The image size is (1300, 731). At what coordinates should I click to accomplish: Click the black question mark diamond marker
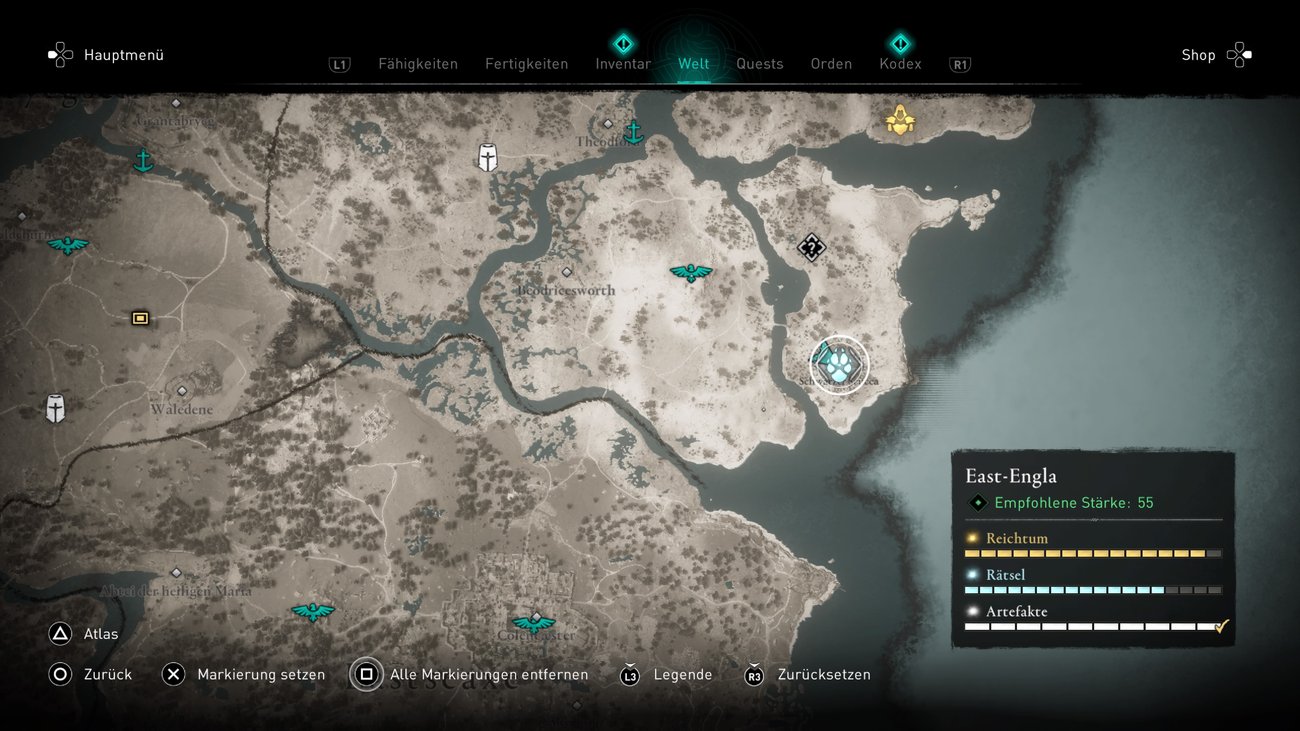811,247
